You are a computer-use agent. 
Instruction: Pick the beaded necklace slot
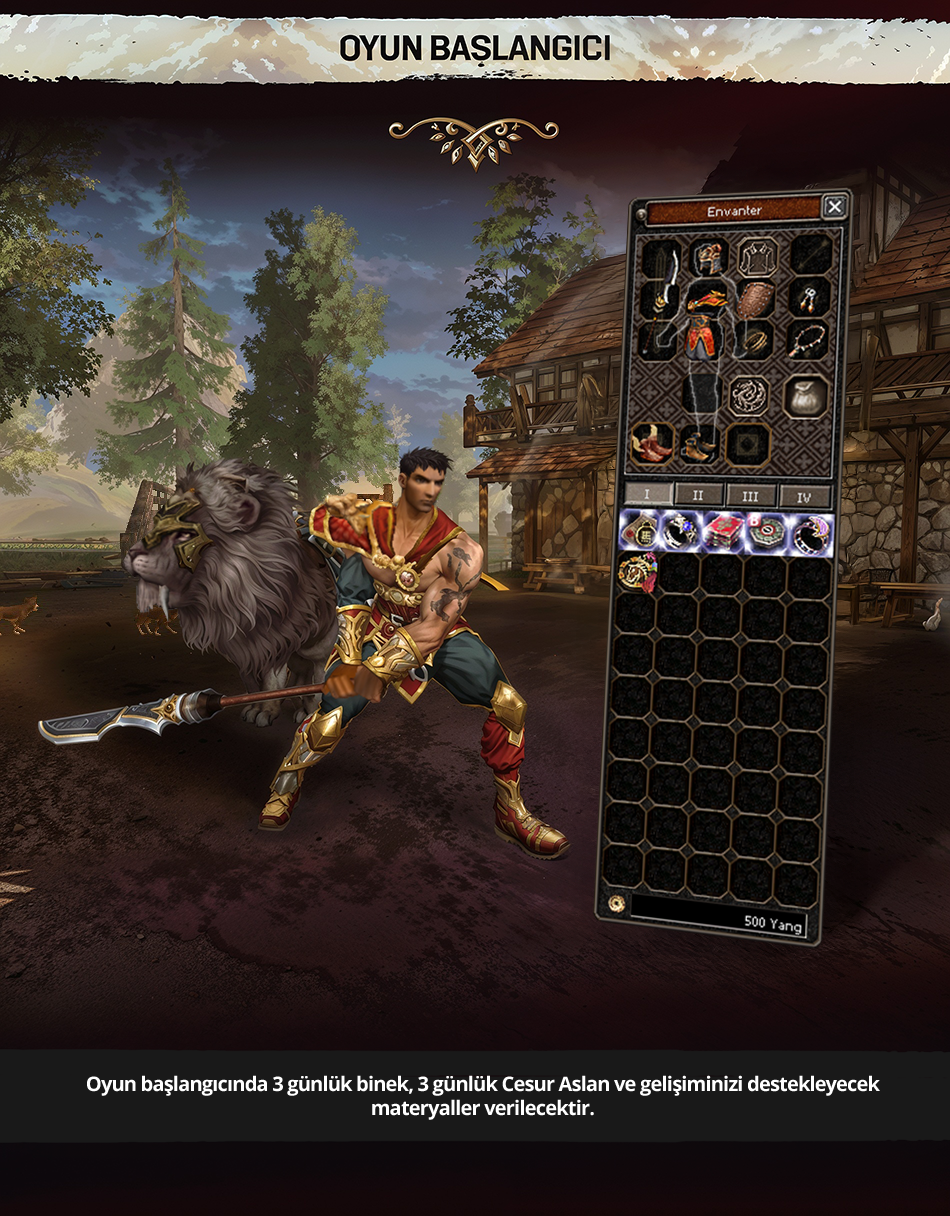click(808, 339)
